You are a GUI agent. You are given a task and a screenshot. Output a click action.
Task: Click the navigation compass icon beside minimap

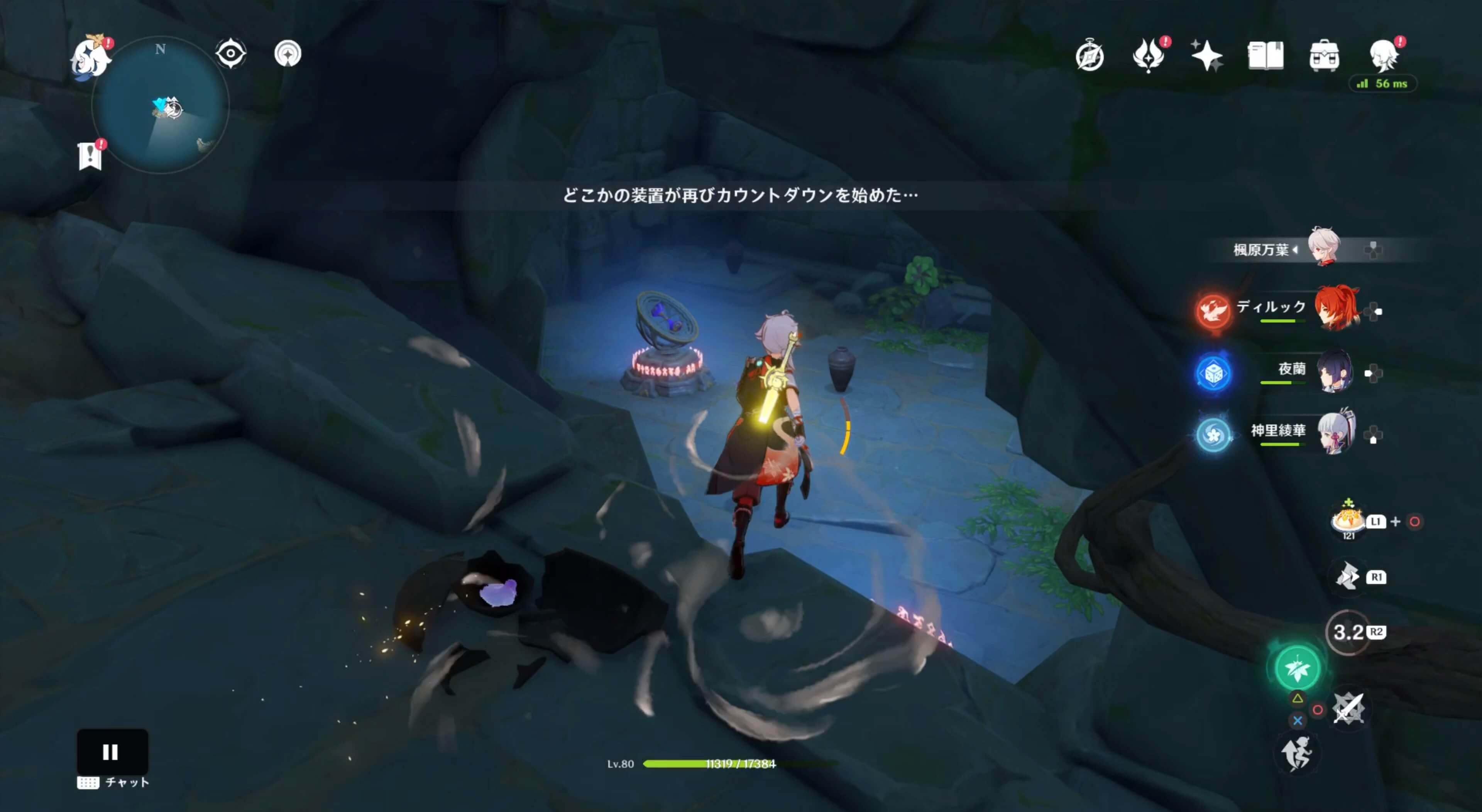pos(288,54)
